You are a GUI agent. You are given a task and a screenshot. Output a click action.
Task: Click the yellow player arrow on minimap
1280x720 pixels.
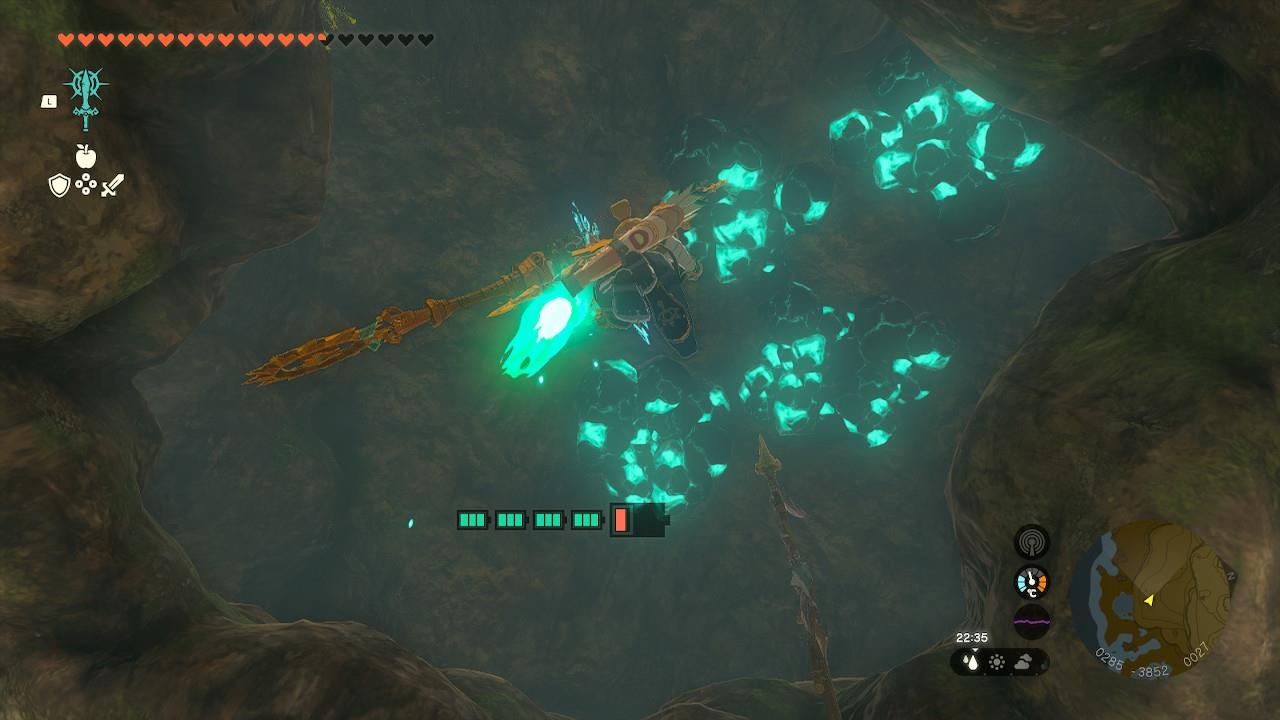tap(1149, 600)
